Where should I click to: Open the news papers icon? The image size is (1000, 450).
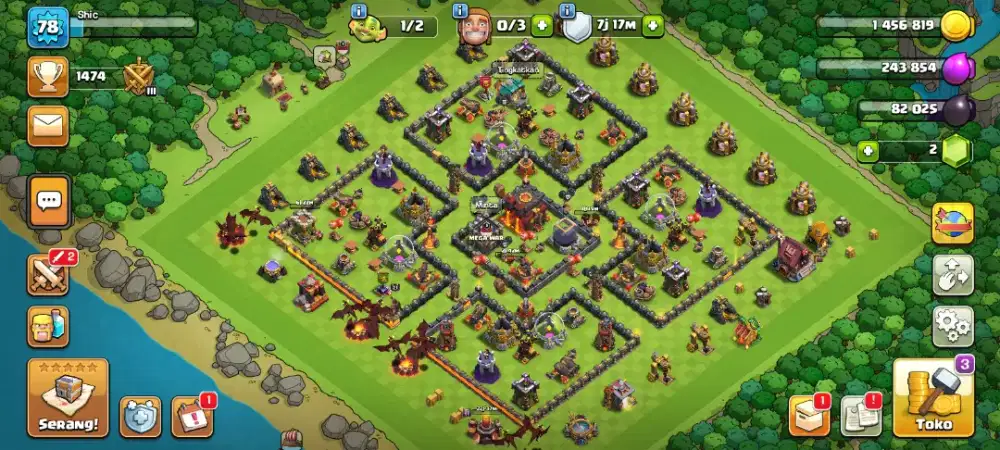860,416
